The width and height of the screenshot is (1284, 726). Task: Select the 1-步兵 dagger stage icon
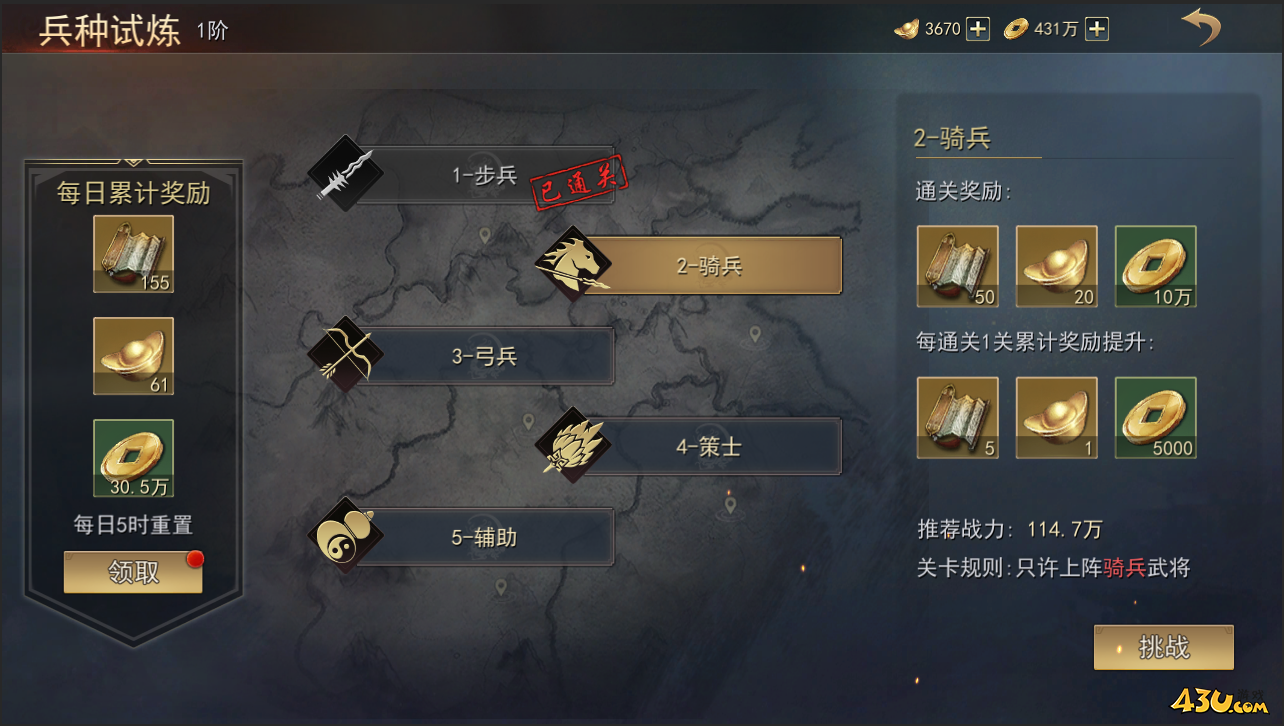346,172
